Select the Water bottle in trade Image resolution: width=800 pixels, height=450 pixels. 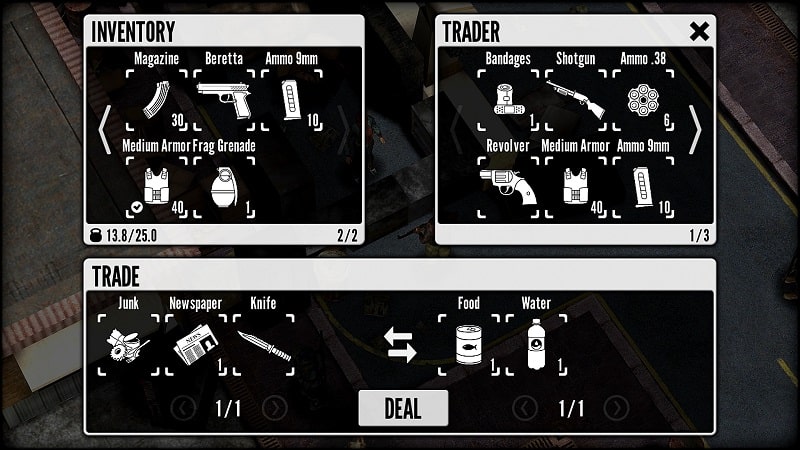click(x=536, y=344)
